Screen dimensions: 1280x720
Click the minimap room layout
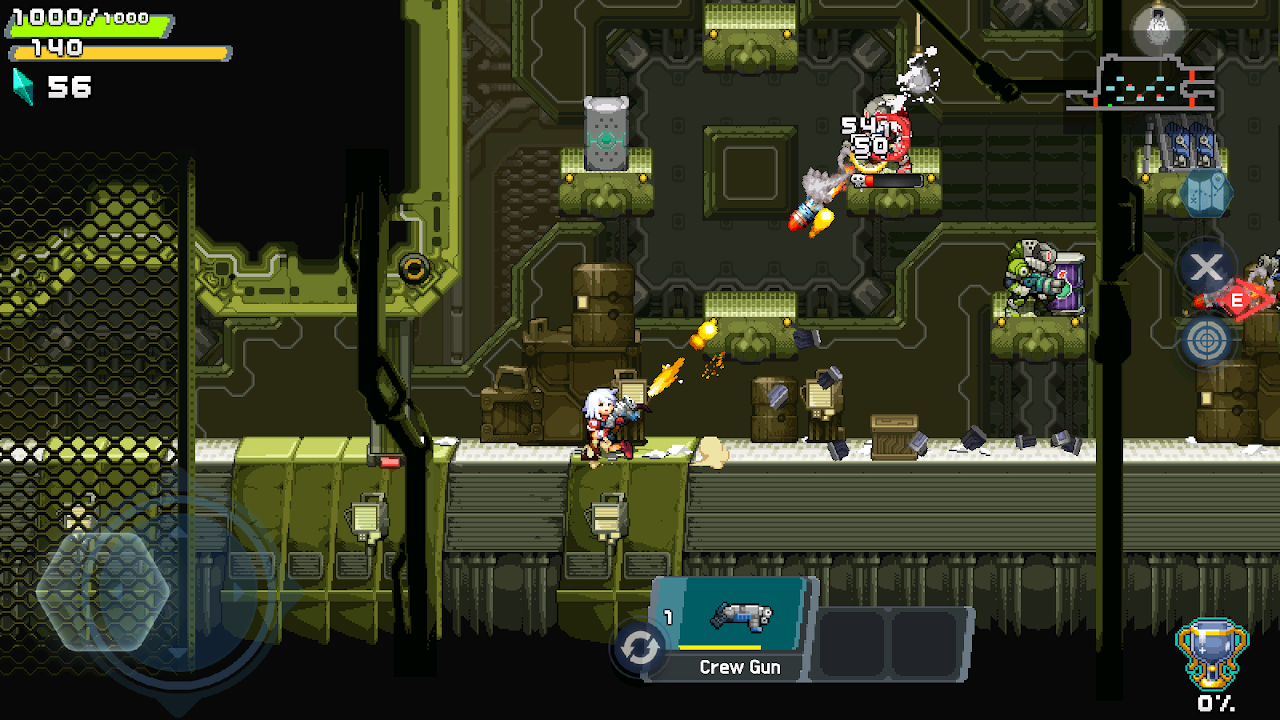click(x=1141, y=86)
